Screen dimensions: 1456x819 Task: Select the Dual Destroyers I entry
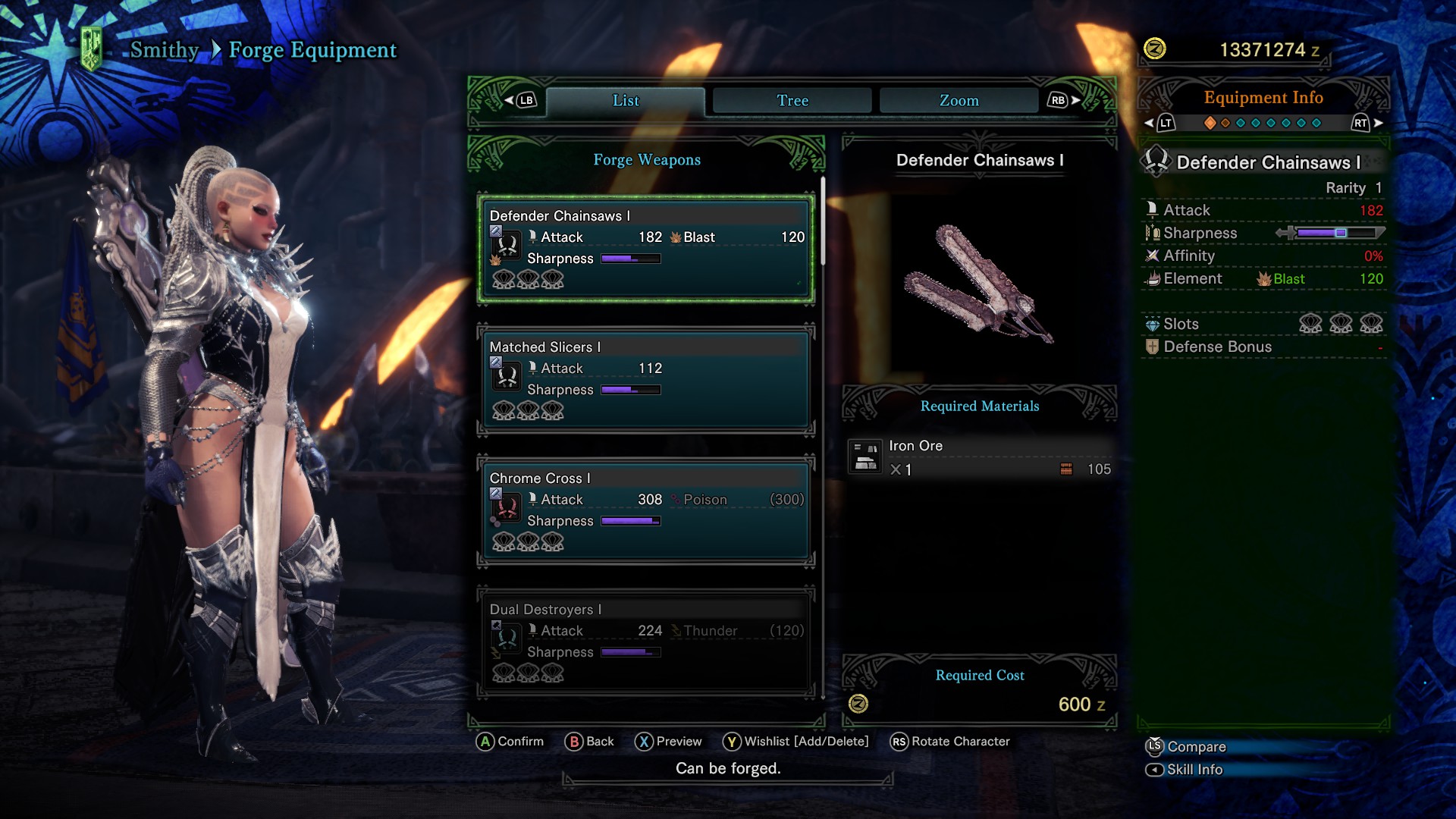646,641
